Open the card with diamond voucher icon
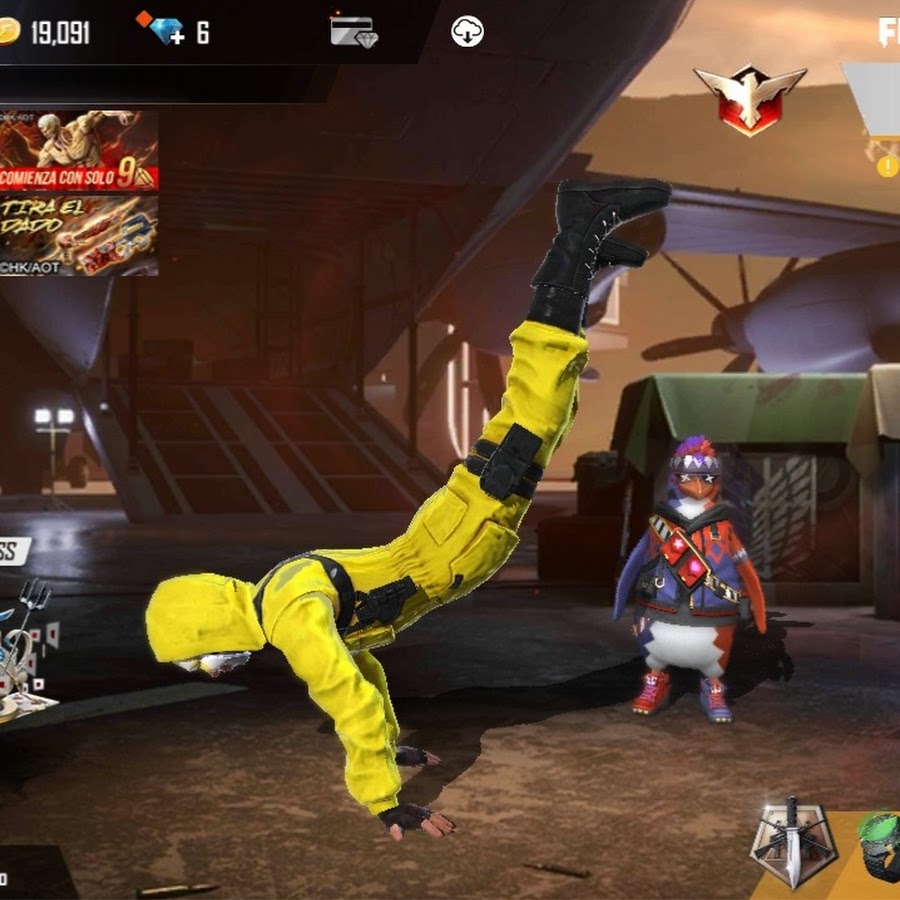The height and width of the screenshot is (900, 900). tap(352, 31)
